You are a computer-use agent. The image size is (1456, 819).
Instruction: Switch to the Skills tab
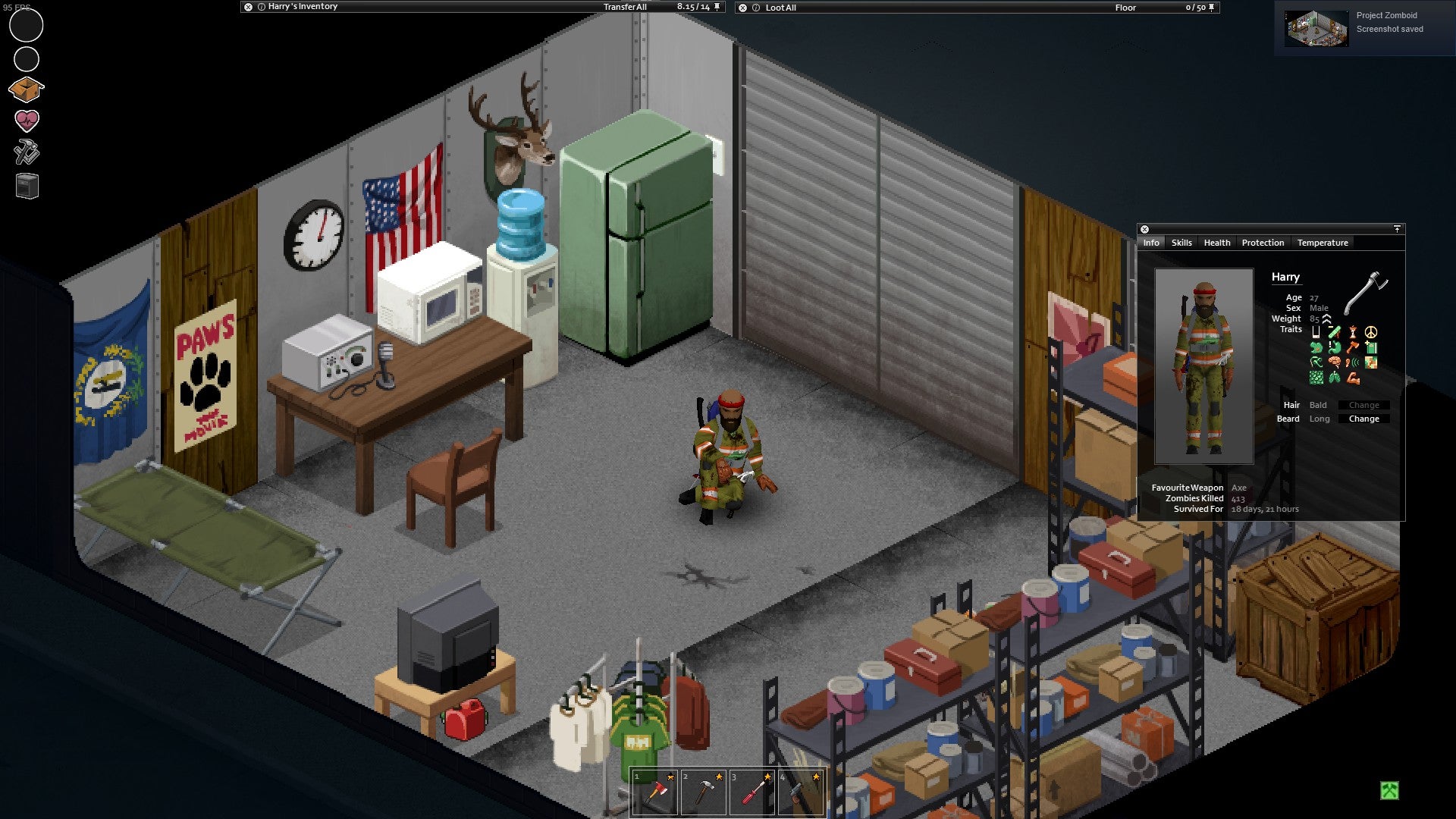tap(1181, 243)
